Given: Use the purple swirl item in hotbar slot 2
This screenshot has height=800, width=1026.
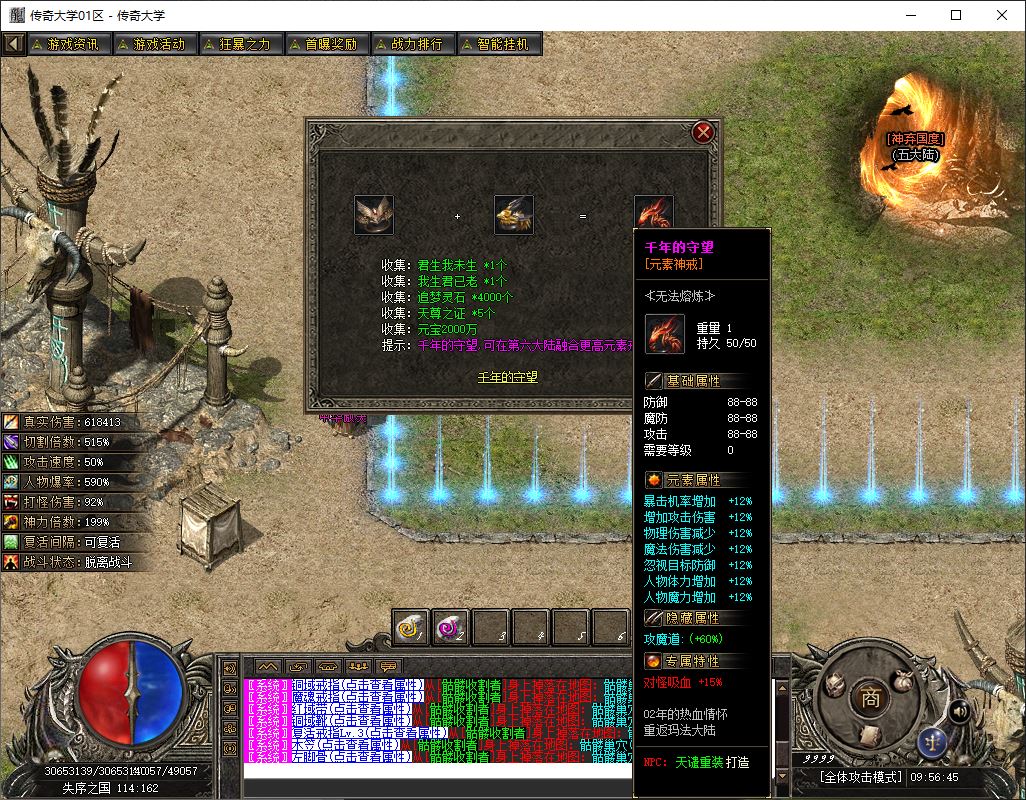Looking at the screenshot, I should [x=450, y=627].
